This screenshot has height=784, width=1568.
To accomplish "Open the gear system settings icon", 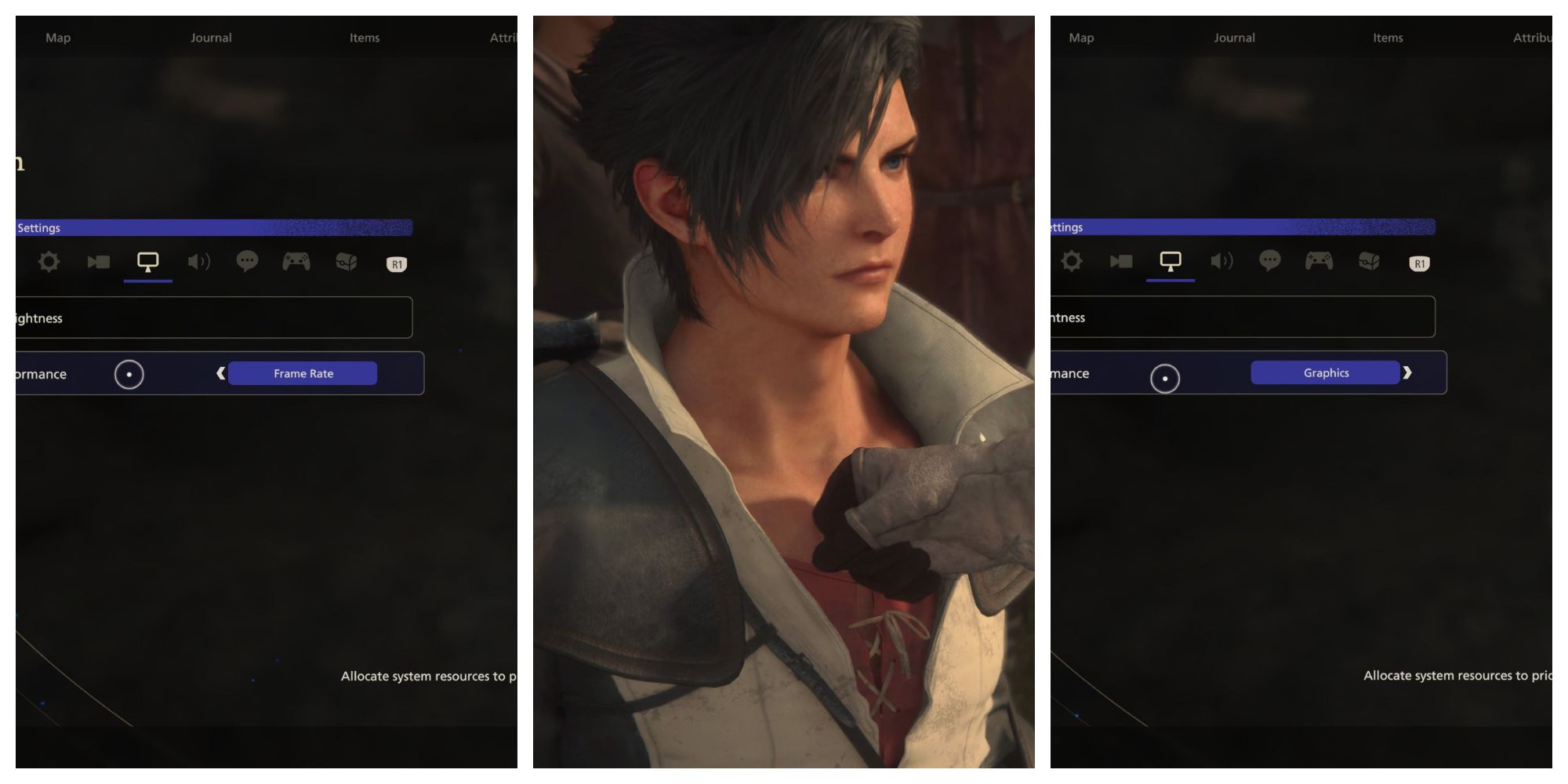I will pos(49,262).
